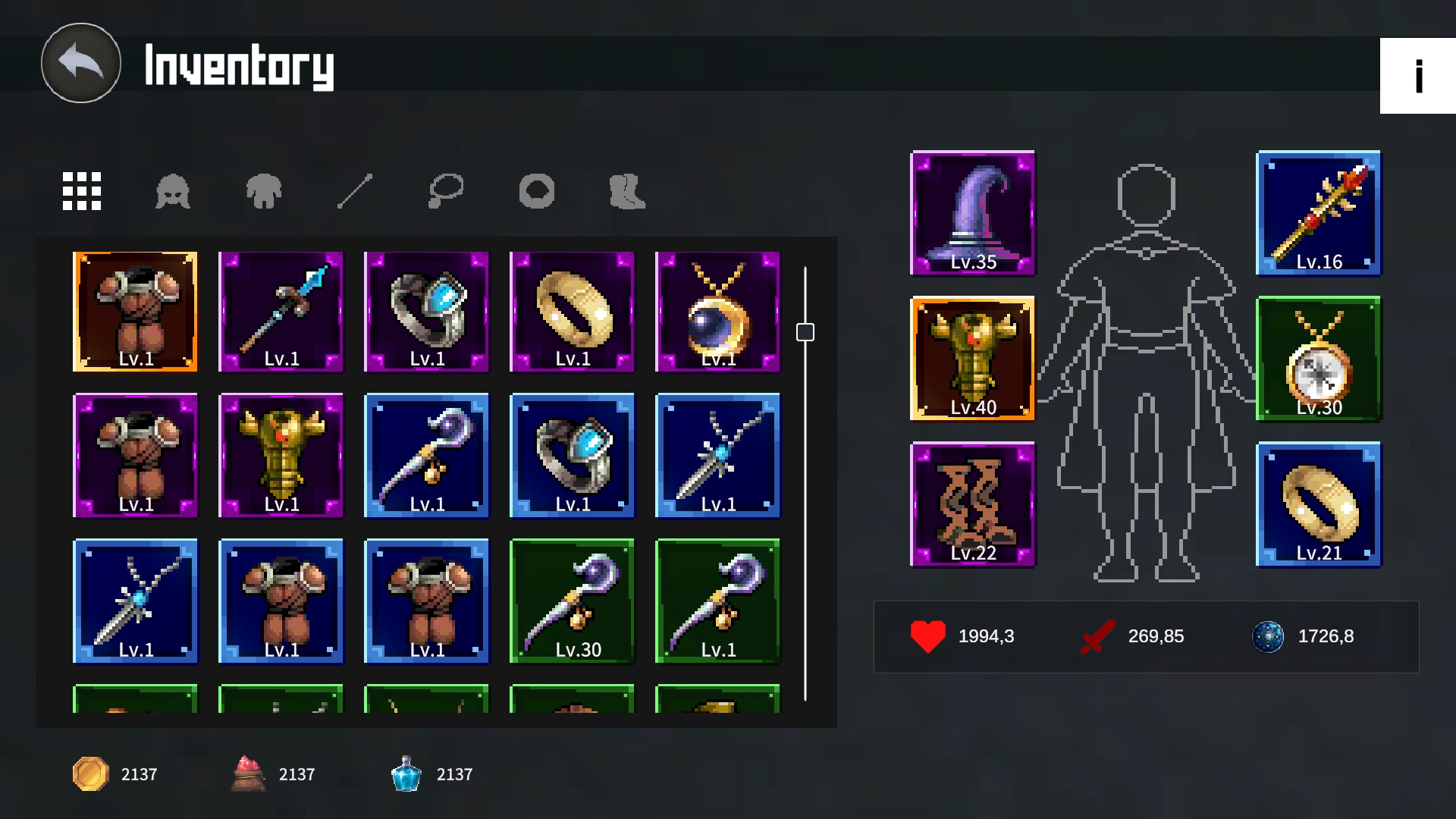
Task: Open the equipped boots Lv.22 slot
Action: pyautogui.click(x=972, y=504)
